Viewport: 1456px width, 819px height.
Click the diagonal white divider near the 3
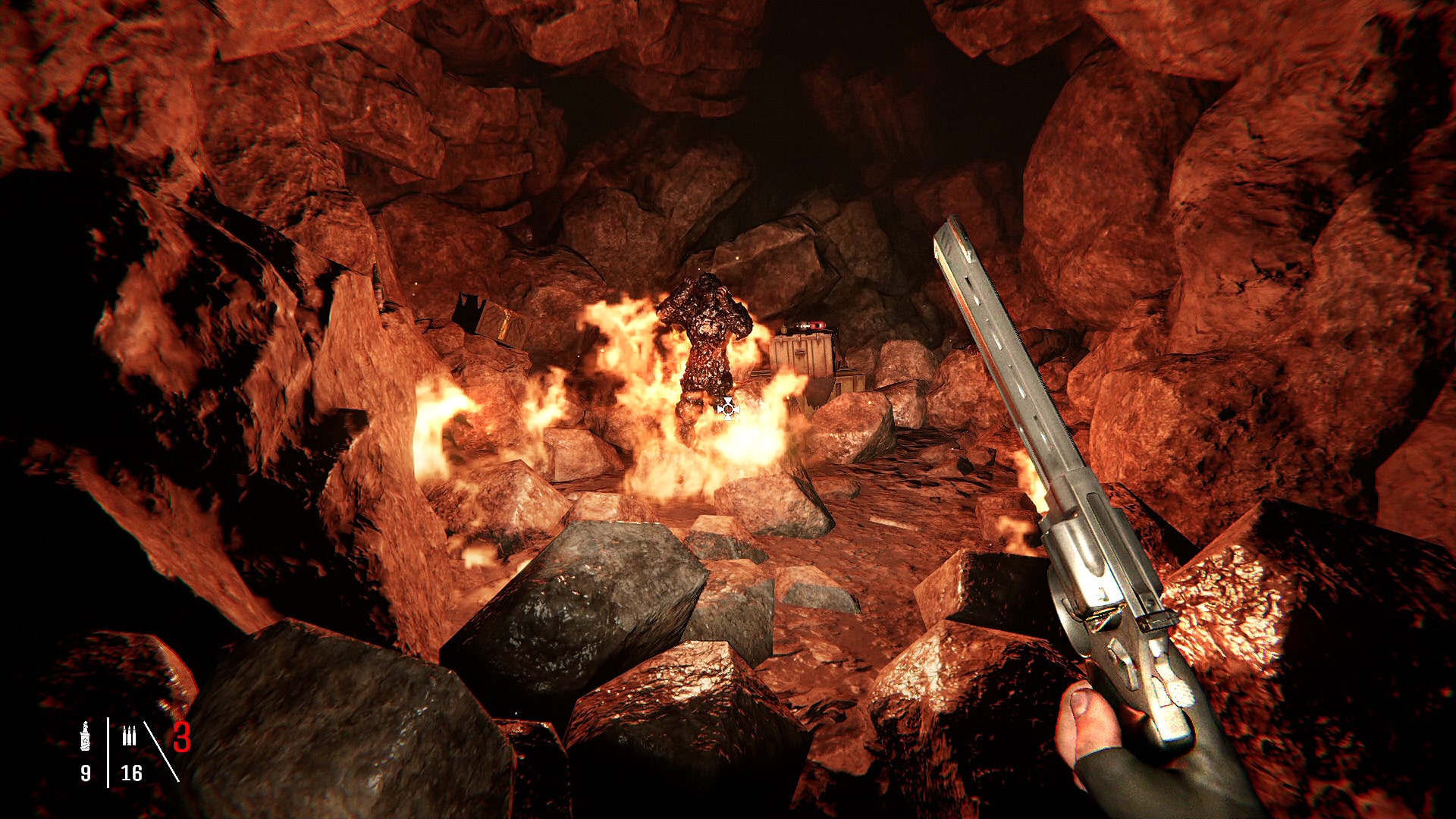coord(161,751)
